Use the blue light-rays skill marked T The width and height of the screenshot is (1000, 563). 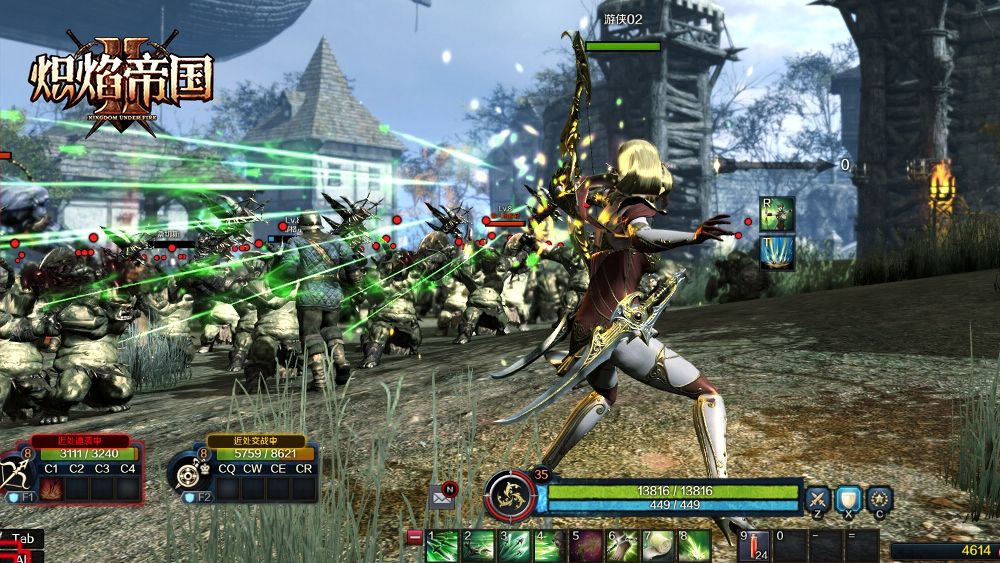(x=777, y=253)
